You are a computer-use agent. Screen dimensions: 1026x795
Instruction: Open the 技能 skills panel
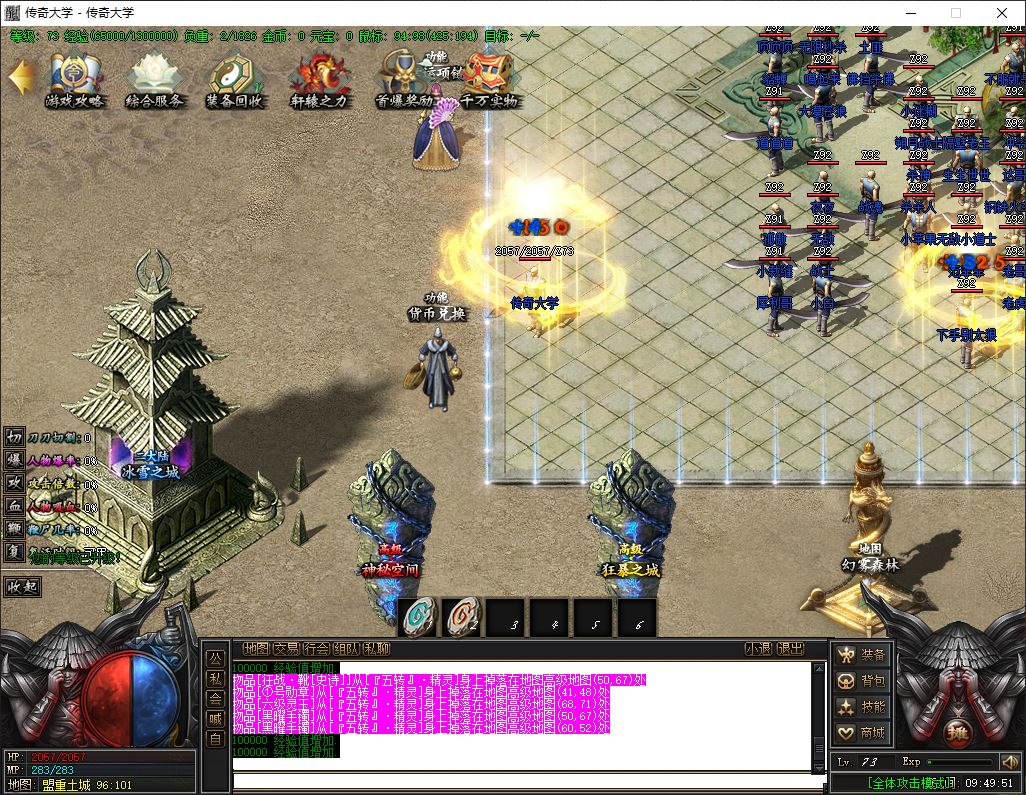click(x=863, y=707)
